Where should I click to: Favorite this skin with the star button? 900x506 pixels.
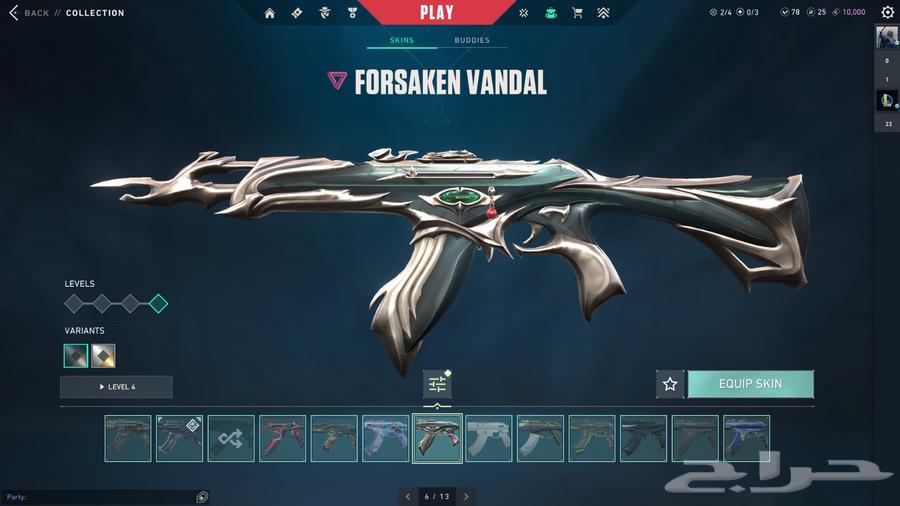coord(670,384)
